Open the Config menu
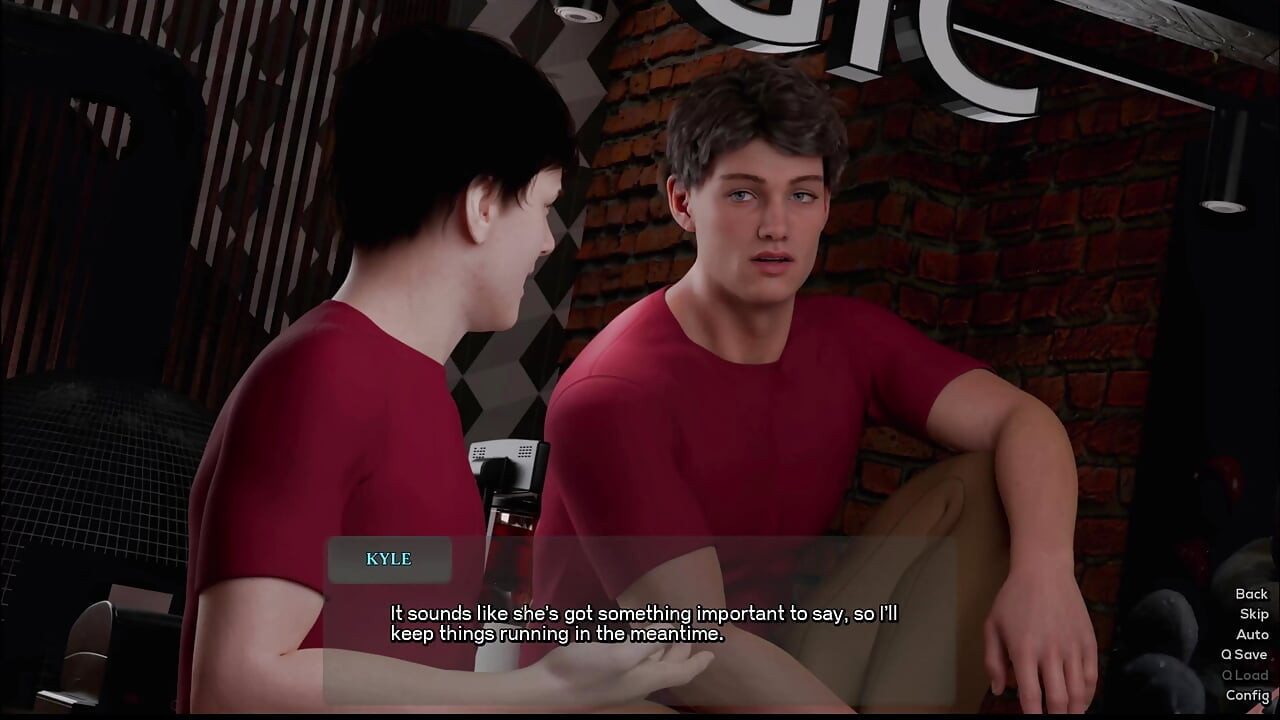1280x720 pixels. tap(1247, 695)
